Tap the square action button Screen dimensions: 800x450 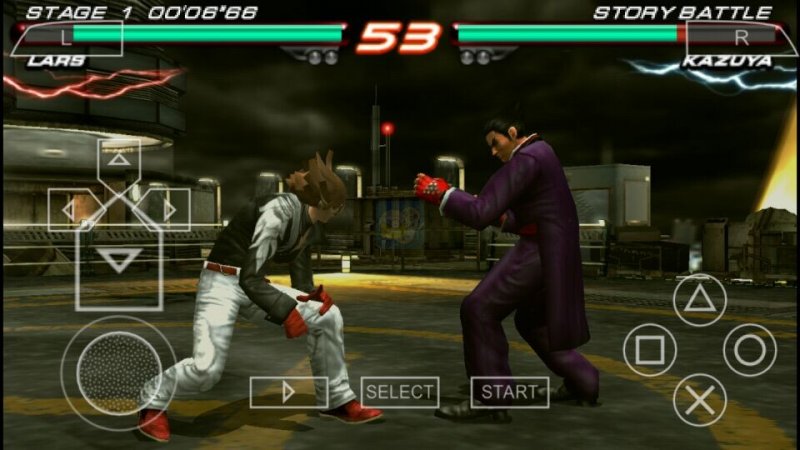[x=650, y=350]
